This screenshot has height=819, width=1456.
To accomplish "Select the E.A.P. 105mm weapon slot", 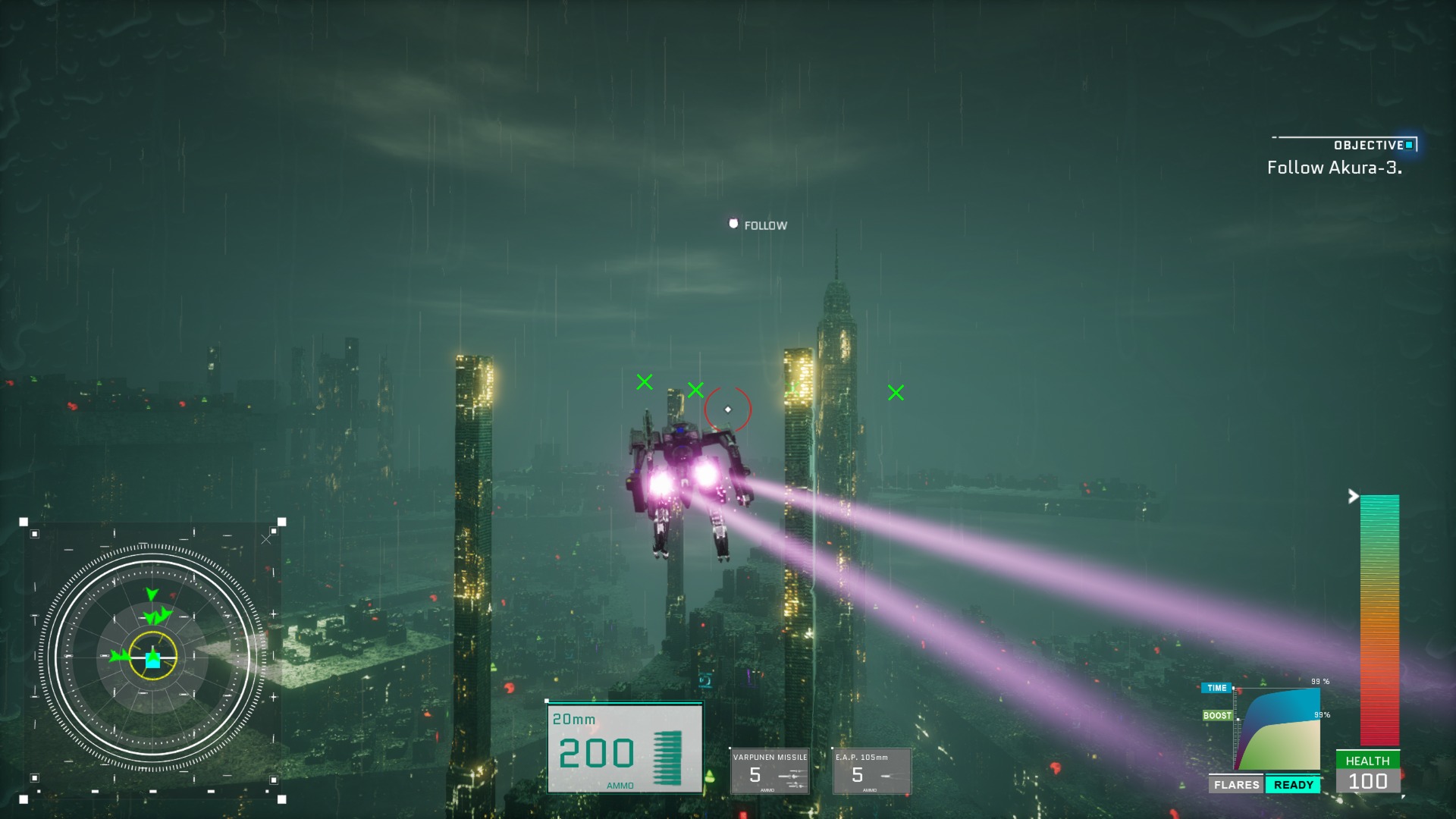I will pos(871,771).
